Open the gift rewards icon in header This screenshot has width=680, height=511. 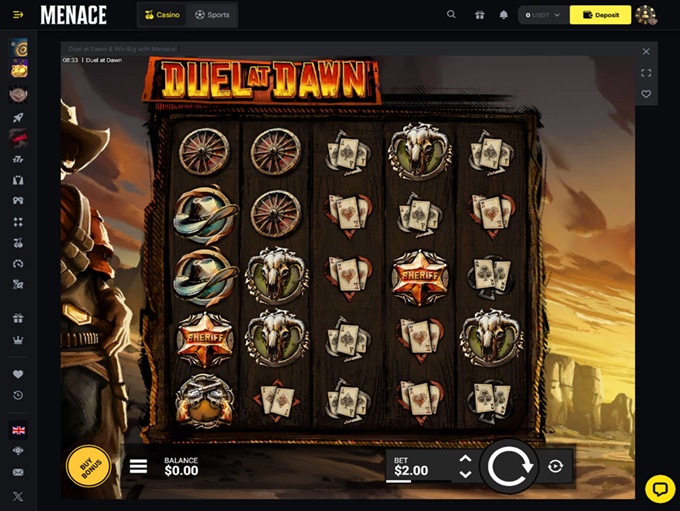[479, 15]
